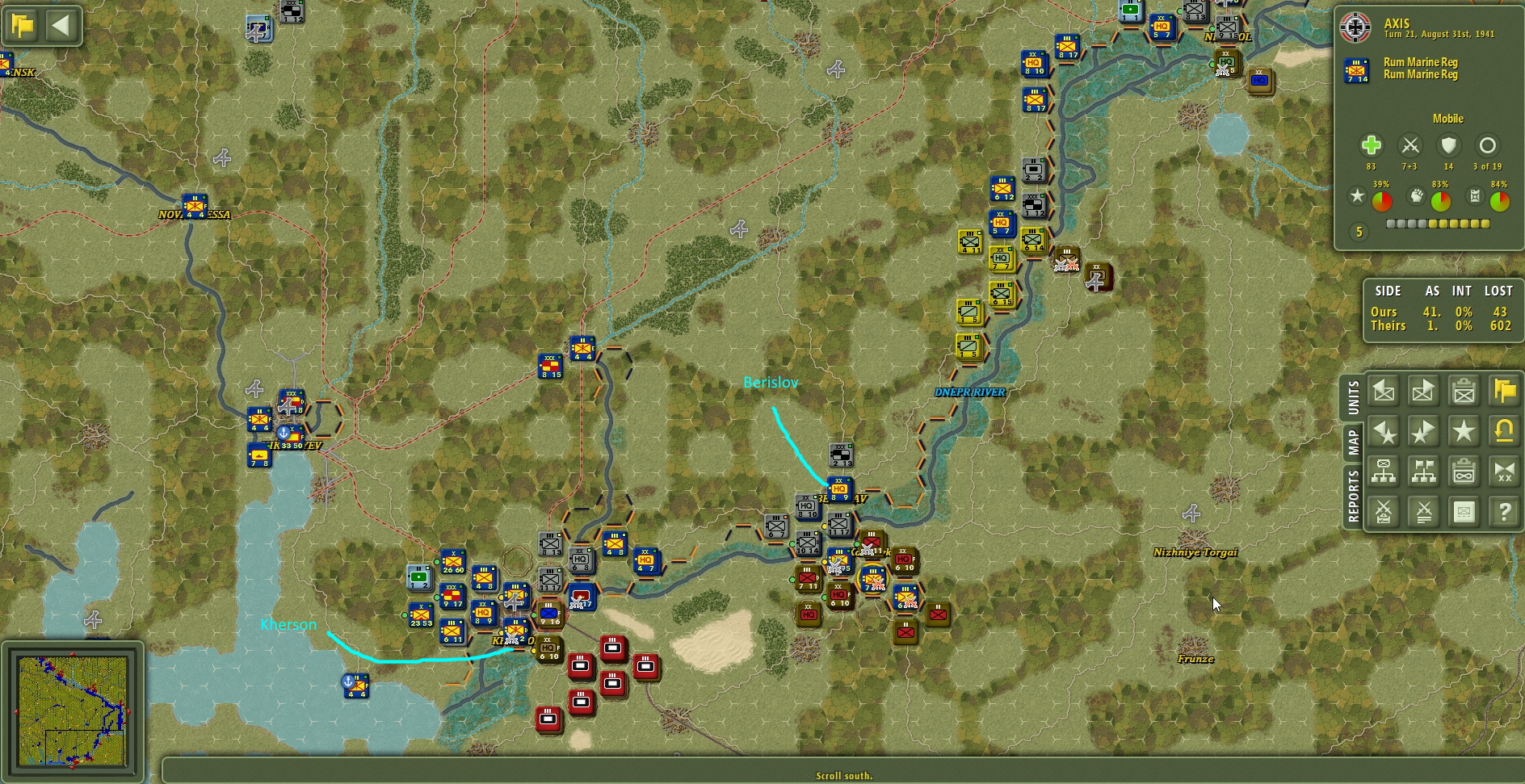Select the next unit navigation icon

[1424, 392]
